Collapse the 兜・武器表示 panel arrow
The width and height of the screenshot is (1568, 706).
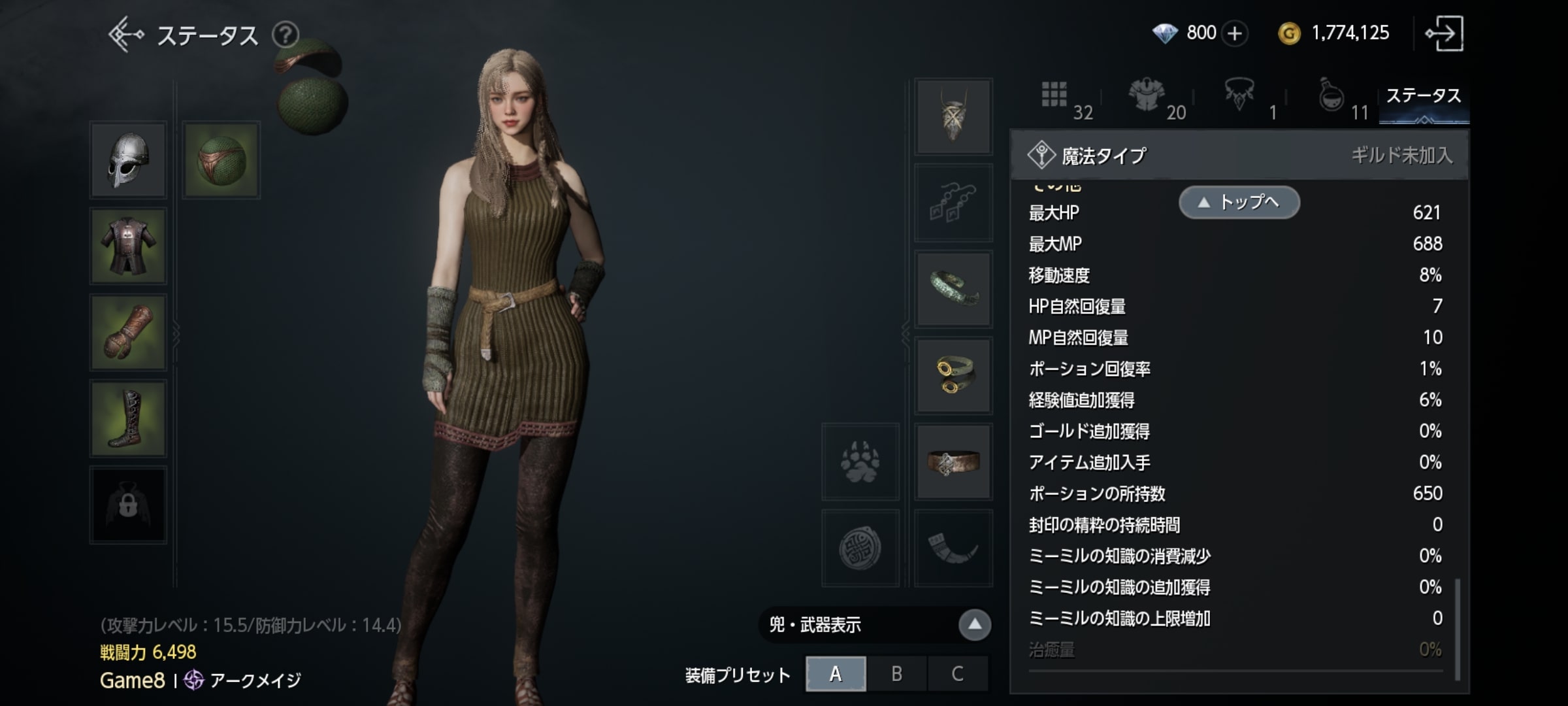(x=974, y=624)
